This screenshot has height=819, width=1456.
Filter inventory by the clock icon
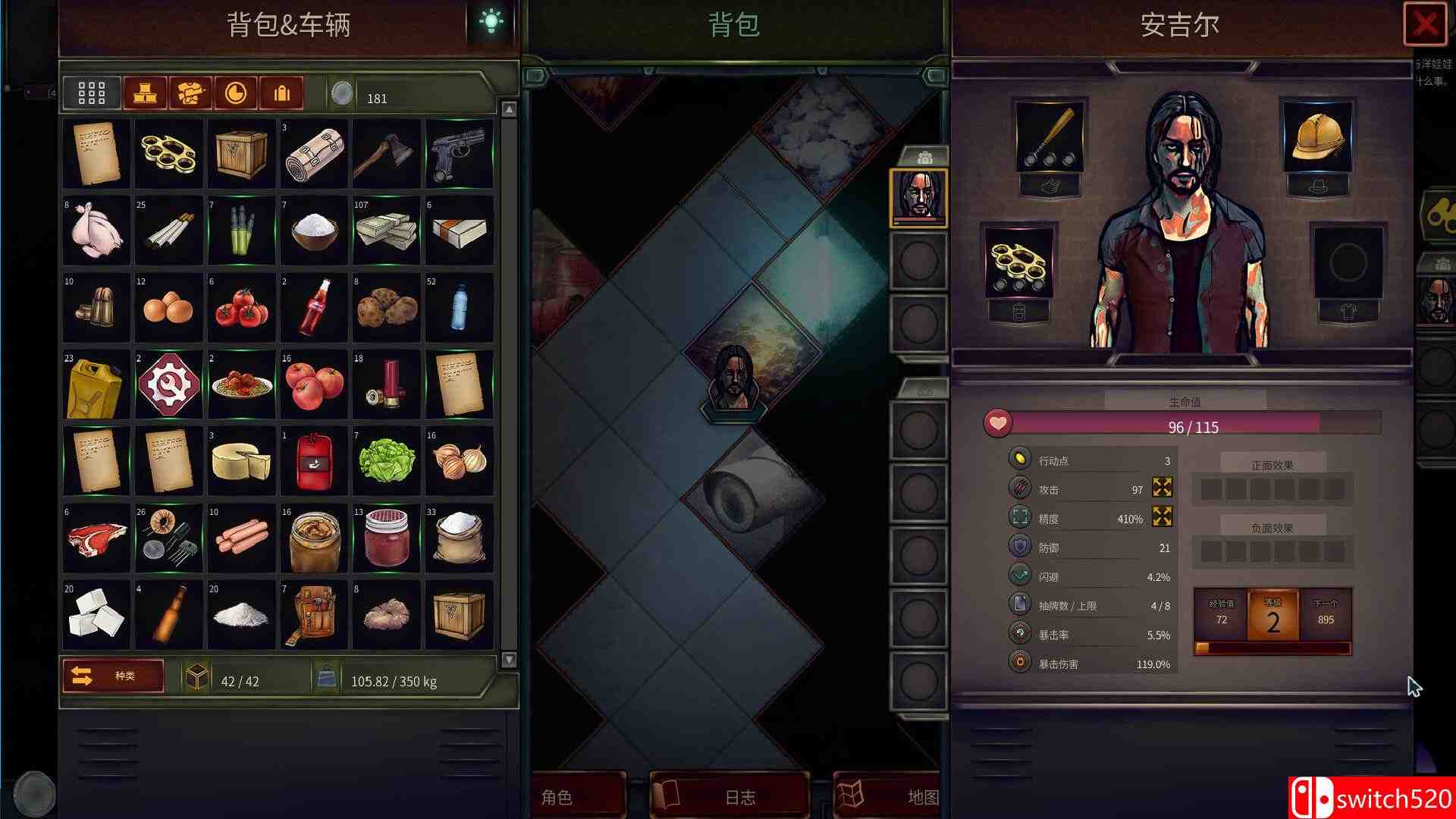coord(236,93)
